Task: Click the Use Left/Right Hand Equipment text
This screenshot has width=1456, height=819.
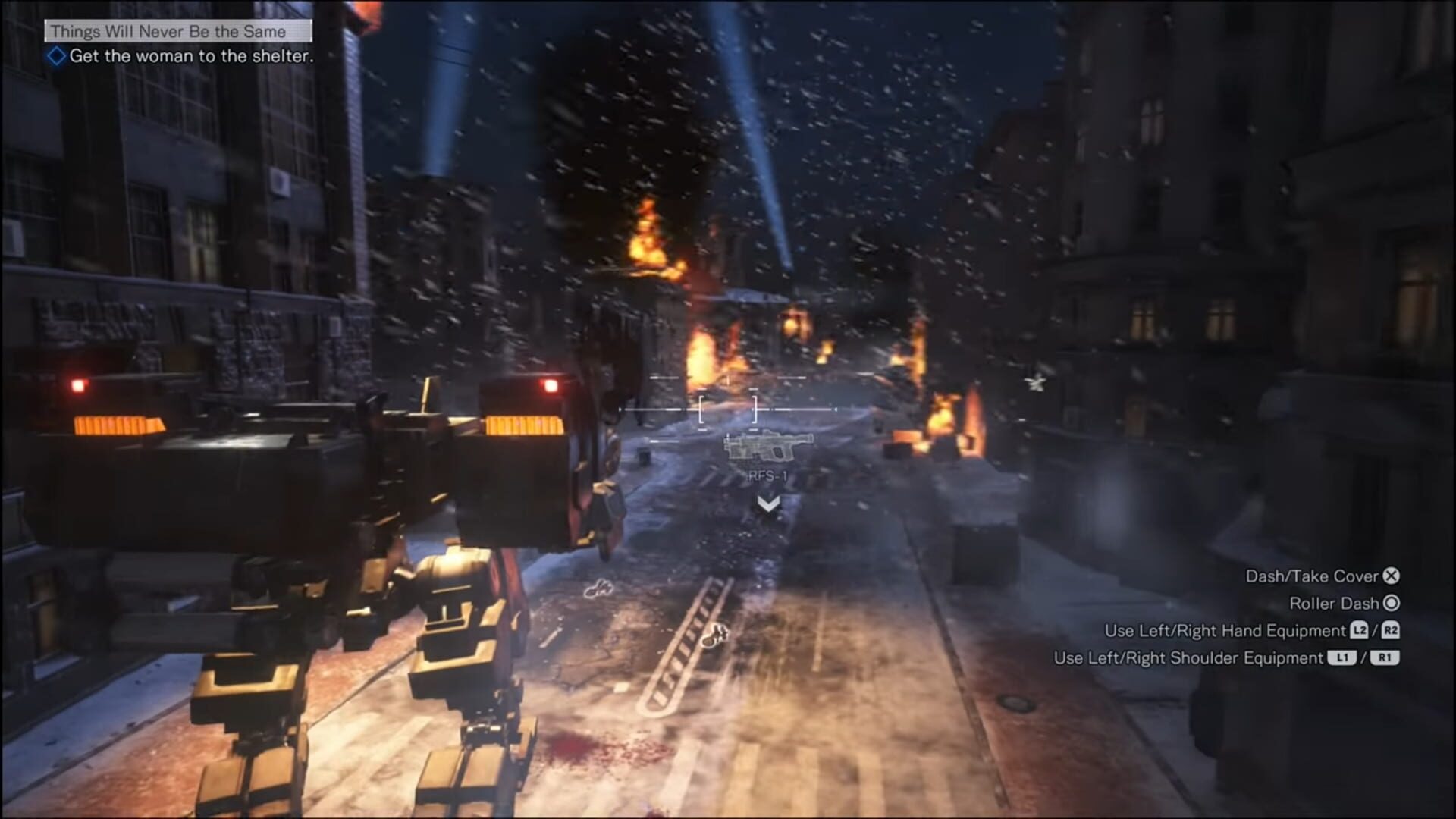Action: pyautogui.click(x=1227, y=631)
